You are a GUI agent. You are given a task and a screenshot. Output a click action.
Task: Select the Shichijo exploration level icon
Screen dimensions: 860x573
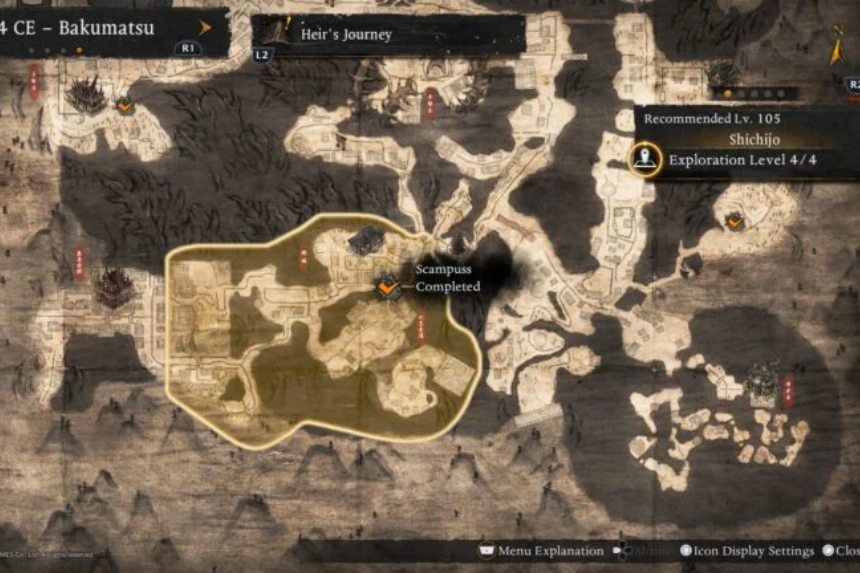click(x=646, y=159)
